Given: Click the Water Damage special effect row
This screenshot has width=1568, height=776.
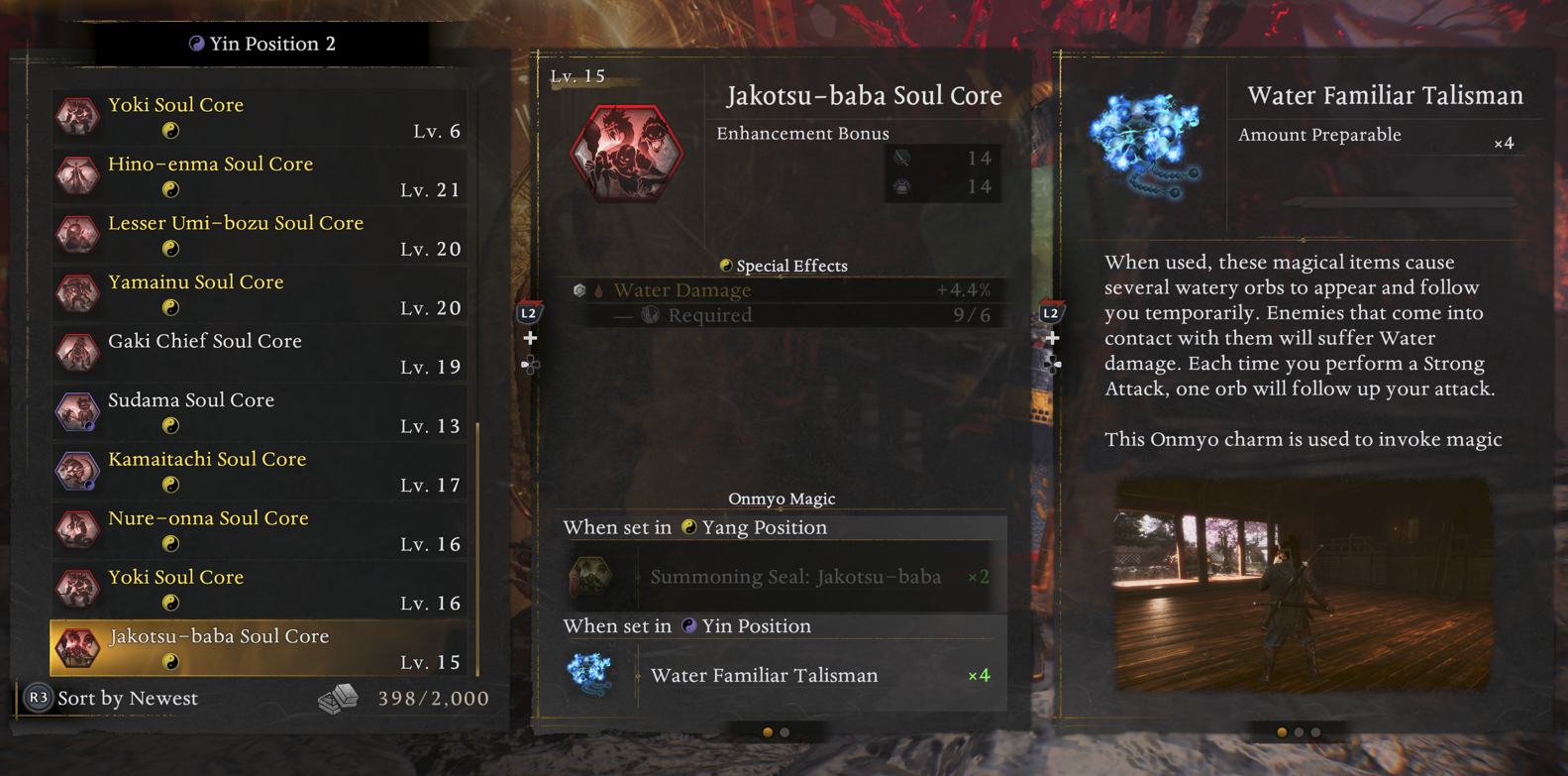Looking at the screenshot, I should click(x=781, y=290).
